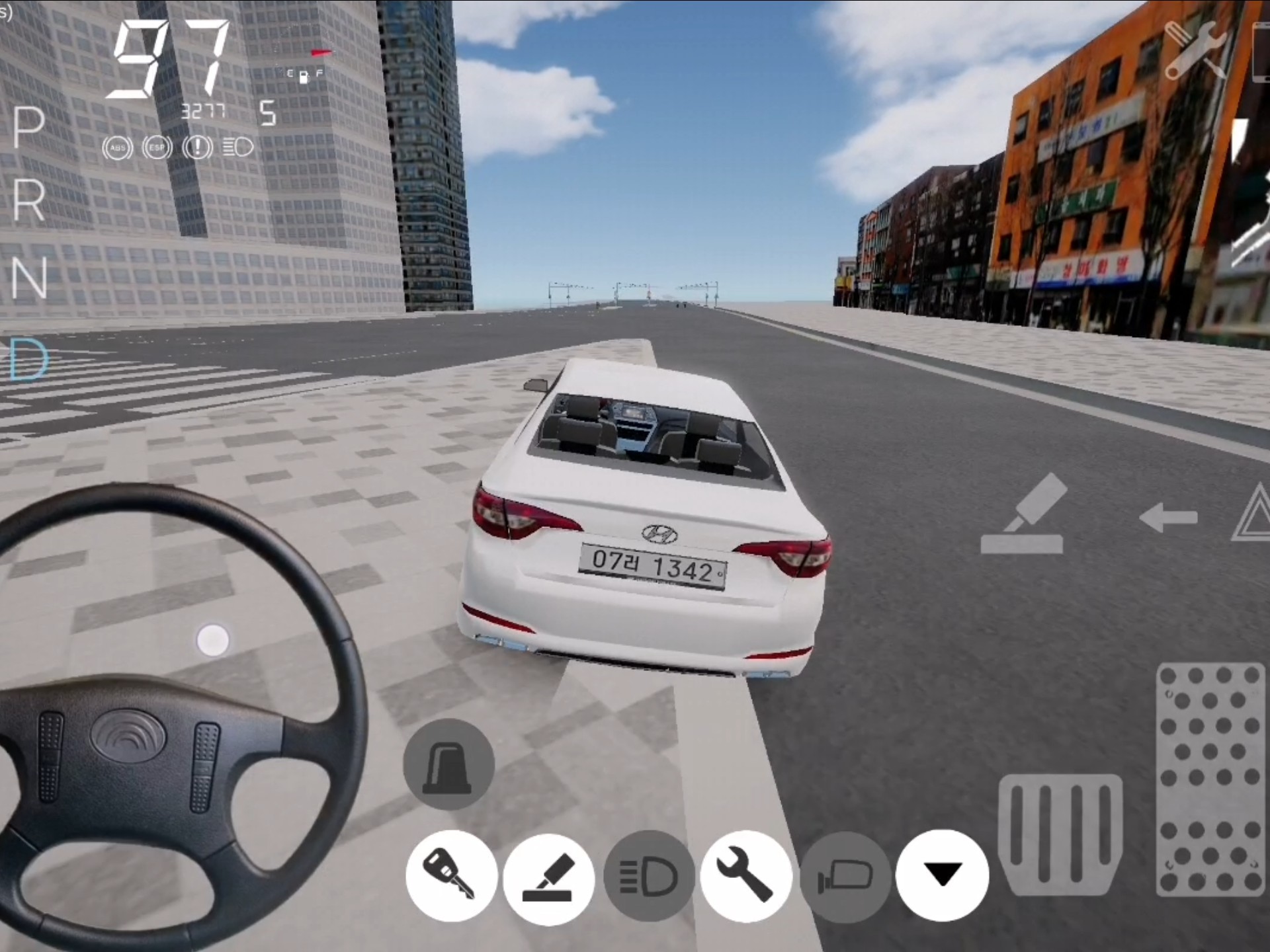Viewport: 1270px width, 952px height.
Task: Step on the brake pedal
Action: (x=1060, y=836)
